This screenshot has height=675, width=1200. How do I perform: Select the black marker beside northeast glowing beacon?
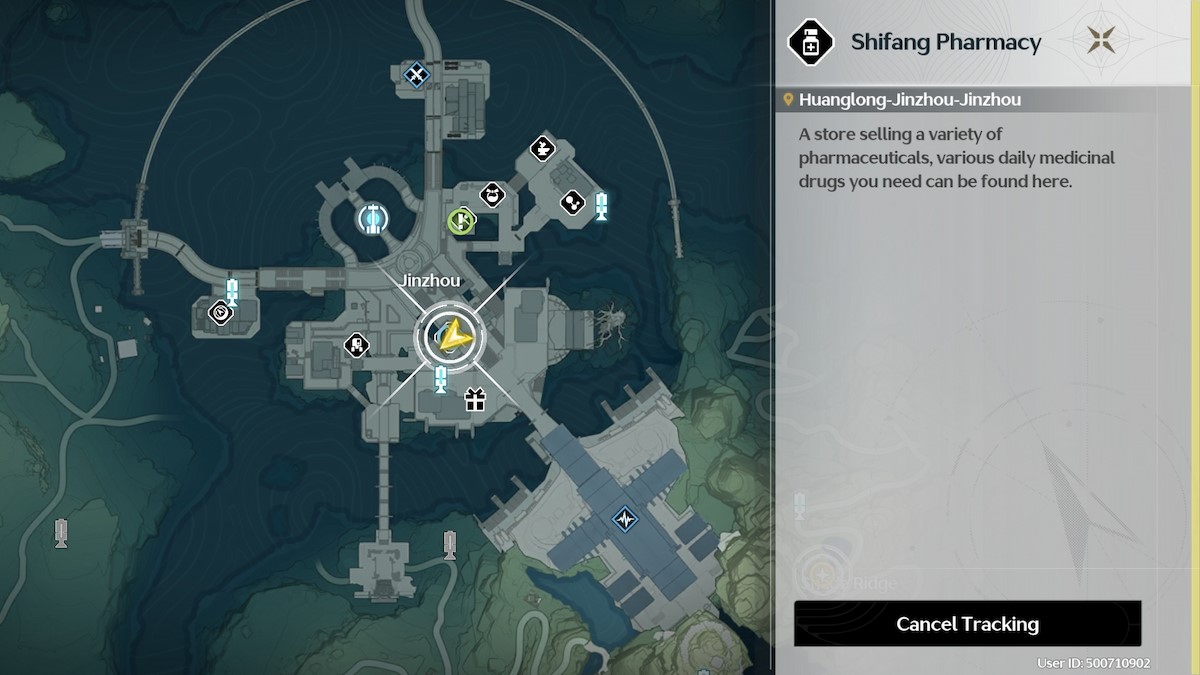(572, 203)
